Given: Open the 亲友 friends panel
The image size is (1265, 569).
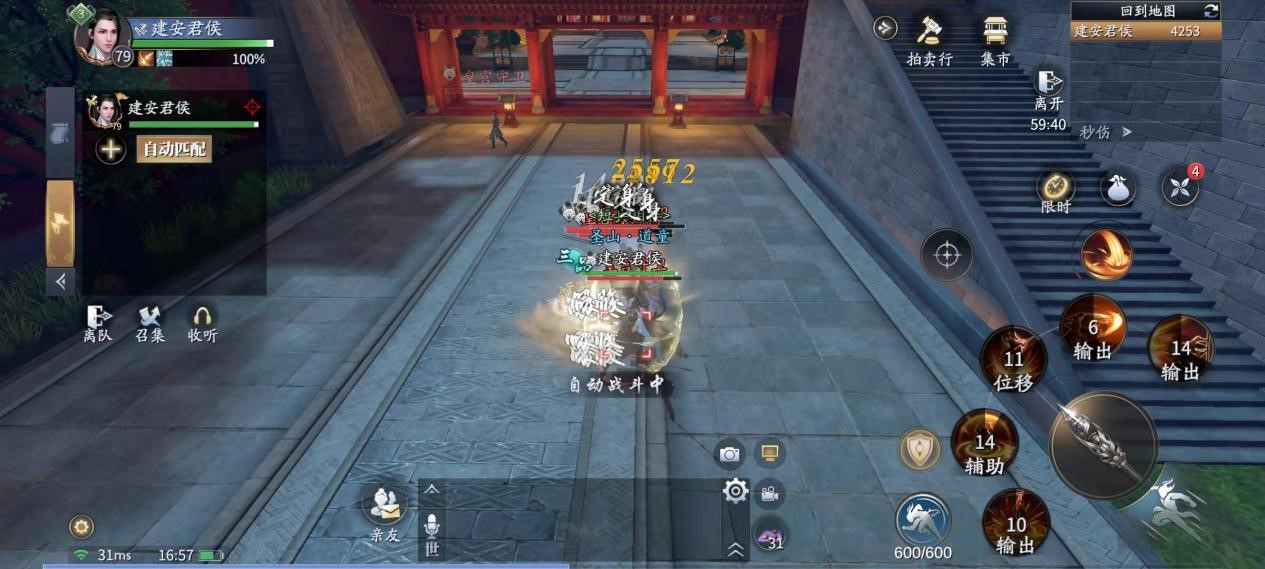Looking at the screenshot, I should [x=385, y=512].
